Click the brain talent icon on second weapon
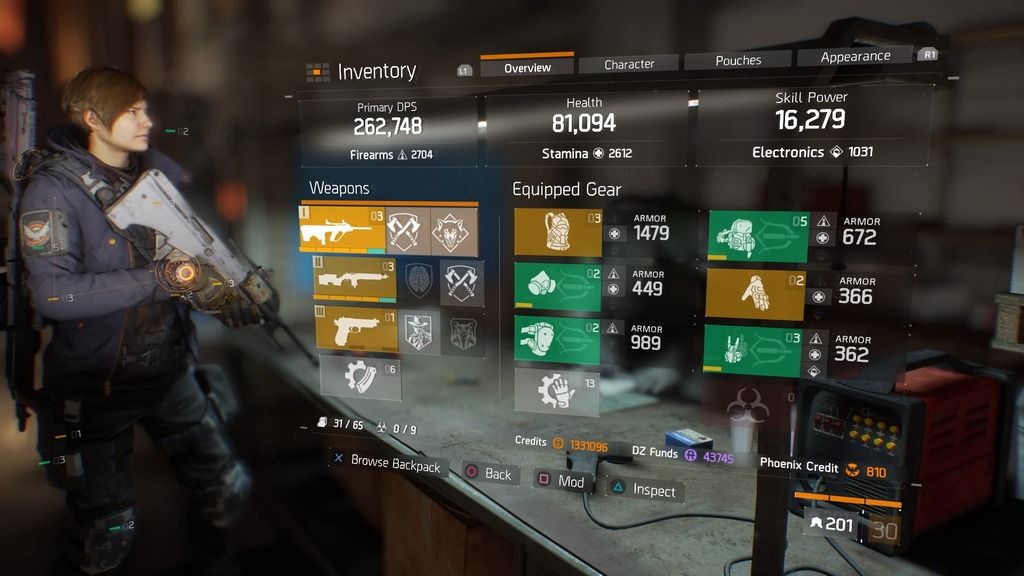1024x576 pixels. 418,281
